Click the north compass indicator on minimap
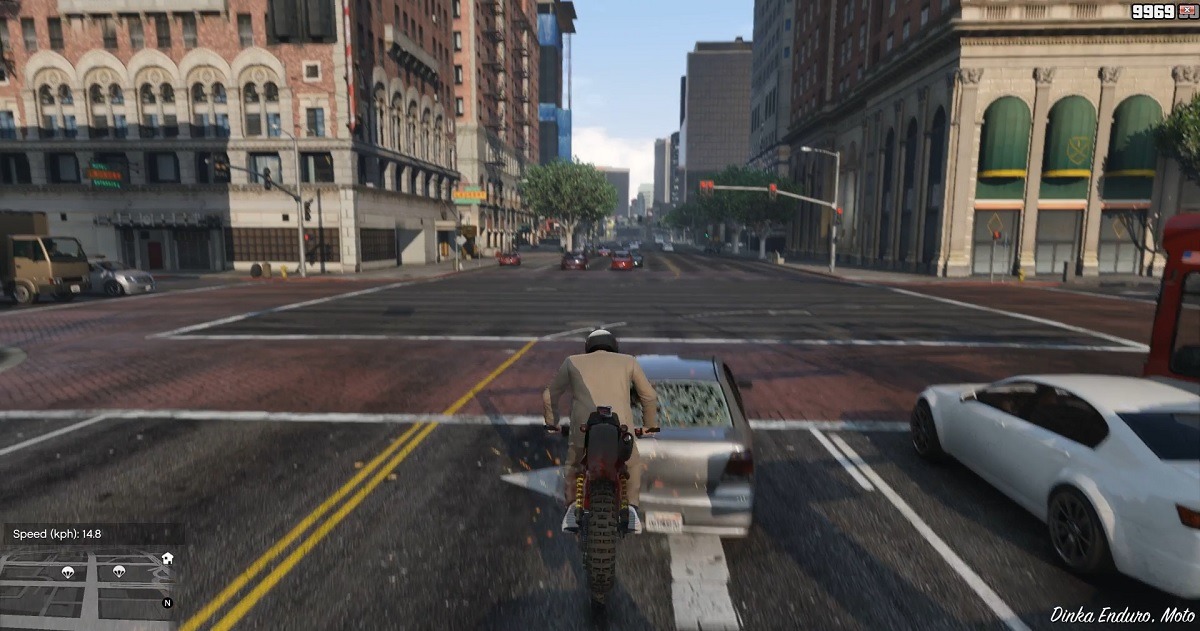The height and width of the screenshot is (631, 1200). (167, 603)
